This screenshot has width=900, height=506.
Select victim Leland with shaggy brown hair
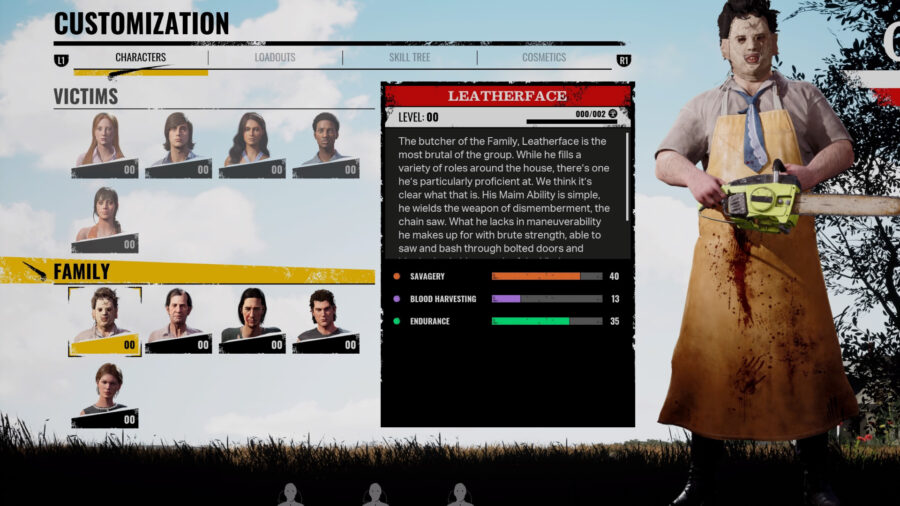(178, 143)
